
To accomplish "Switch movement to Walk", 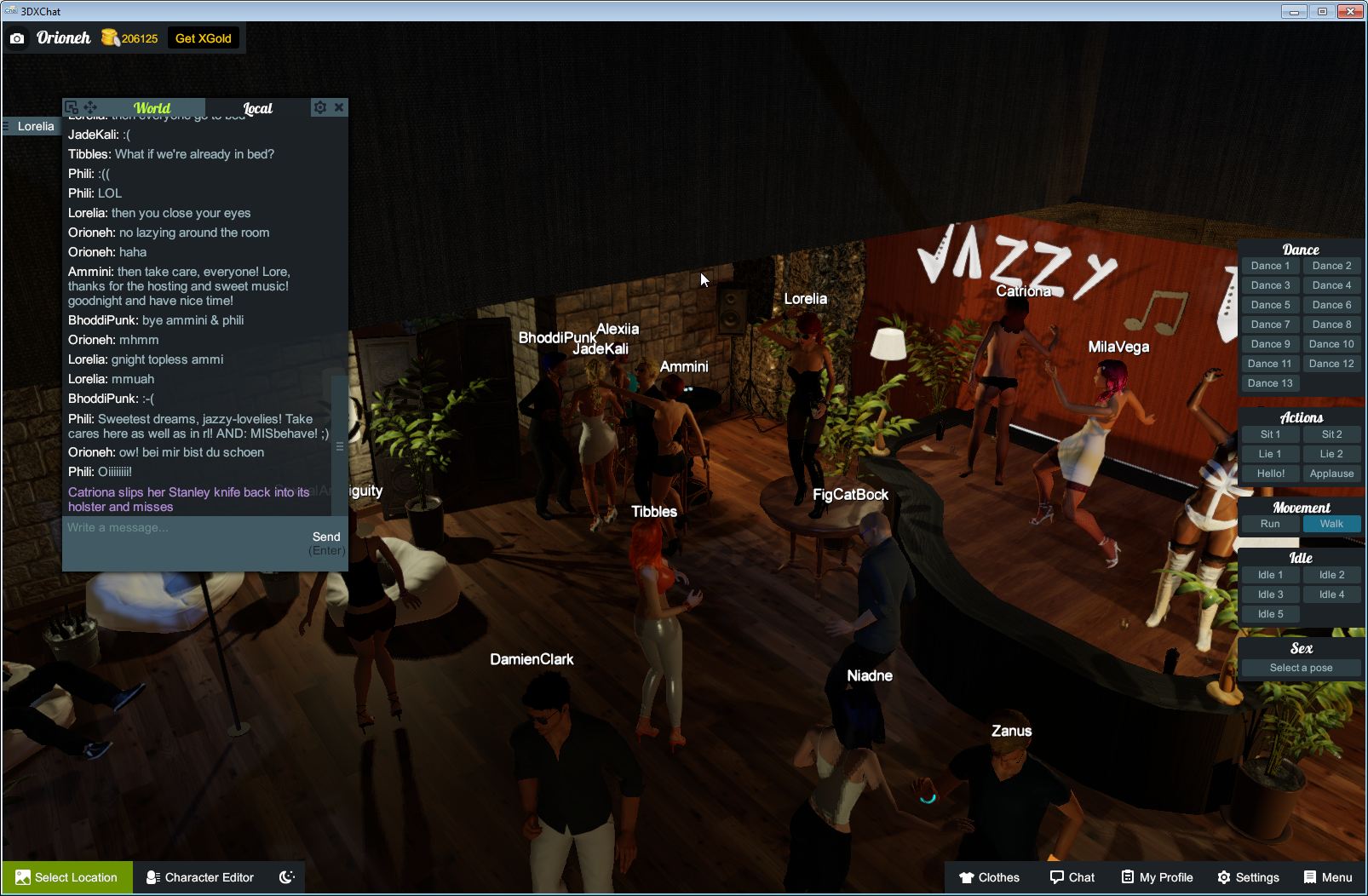I will tap(1331, 524).
